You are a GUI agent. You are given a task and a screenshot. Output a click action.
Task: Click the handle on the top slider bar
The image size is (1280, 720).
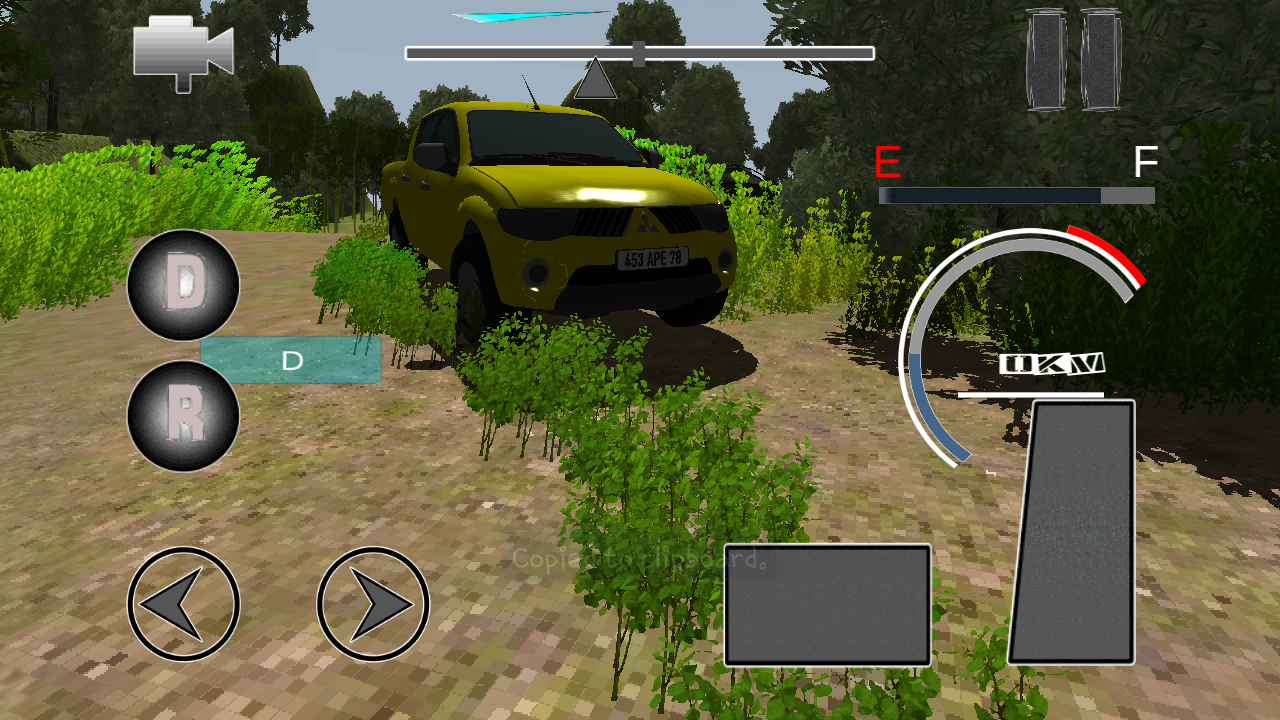(x=639, y=54)
